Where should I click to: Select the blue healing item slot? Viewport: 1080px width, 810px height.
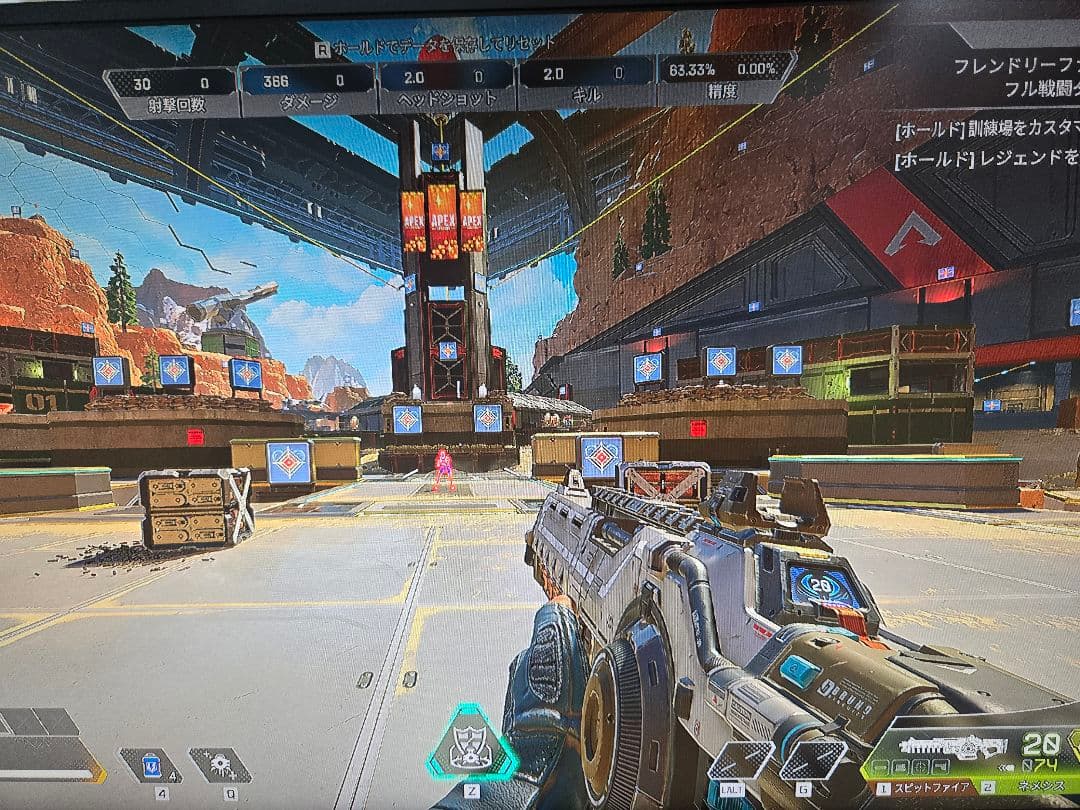151,766
